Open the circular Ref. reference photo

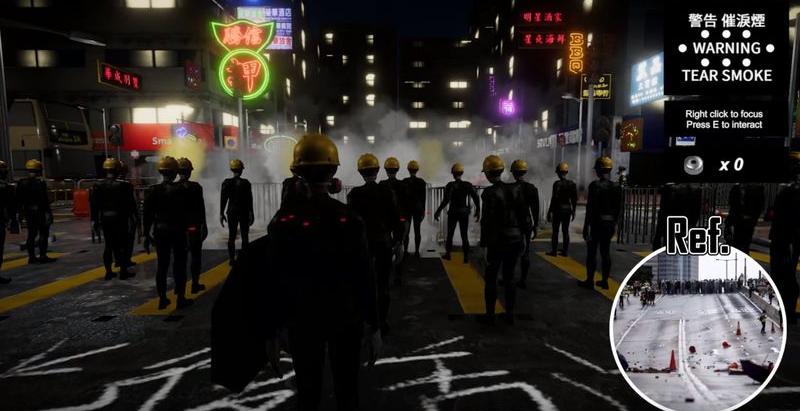(x=697, y=329)
